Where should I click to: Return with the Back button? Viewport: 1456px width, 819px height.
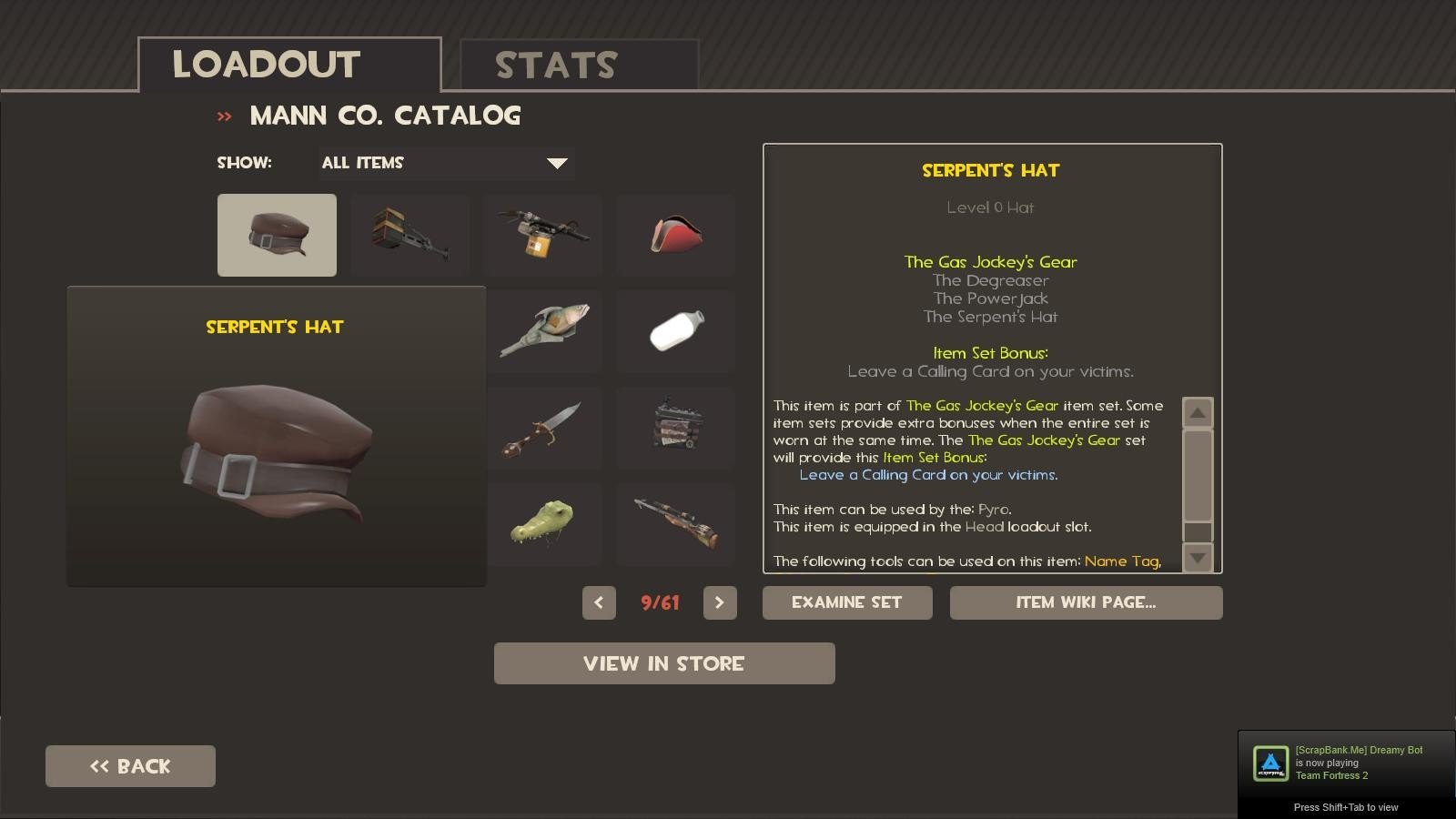click(130, 766)
